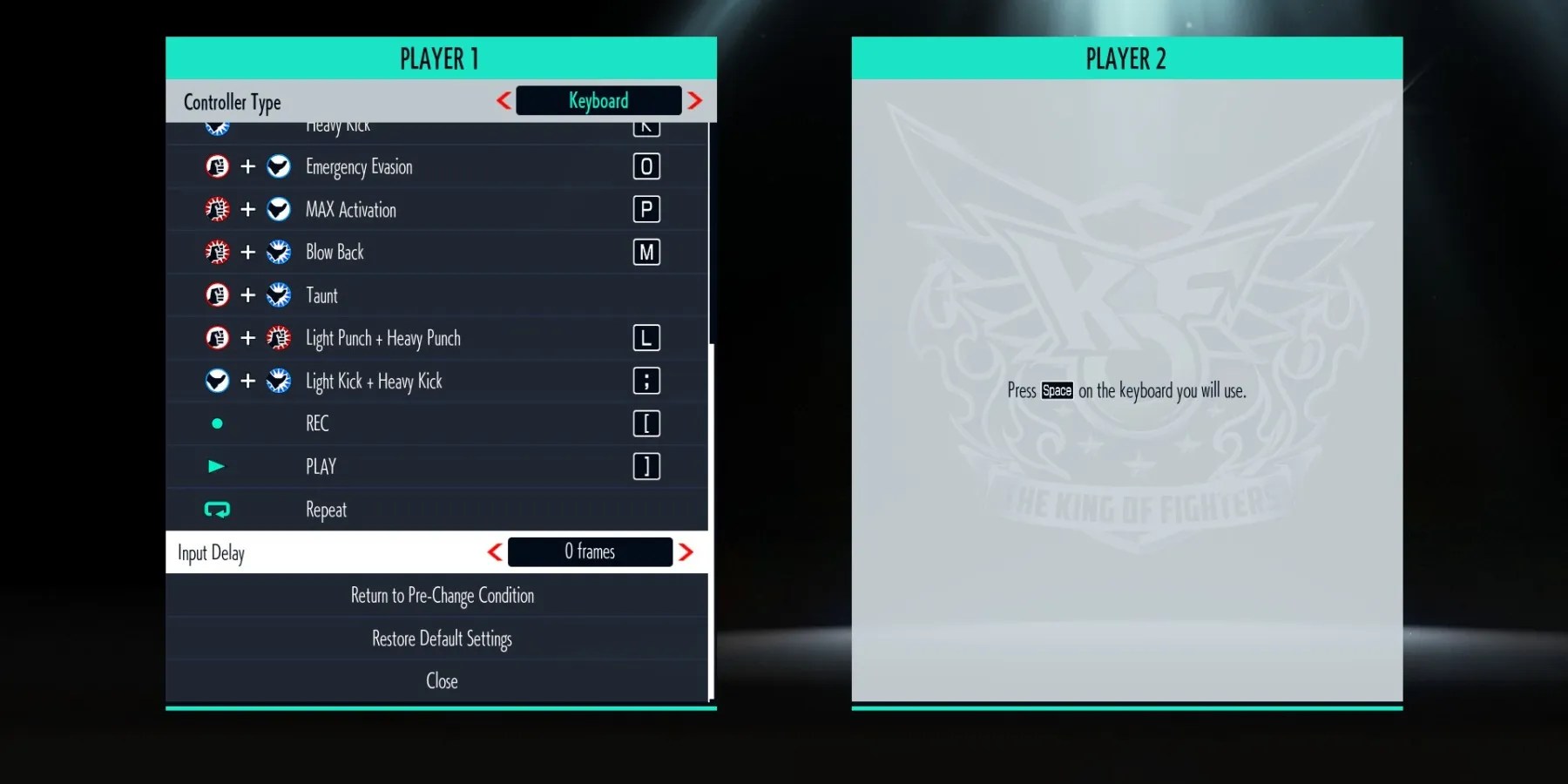The height and width of the screenshot is (784, 1568).
Task: Adjust the 0 frames Input Delay value
Action: click(590, 551)
